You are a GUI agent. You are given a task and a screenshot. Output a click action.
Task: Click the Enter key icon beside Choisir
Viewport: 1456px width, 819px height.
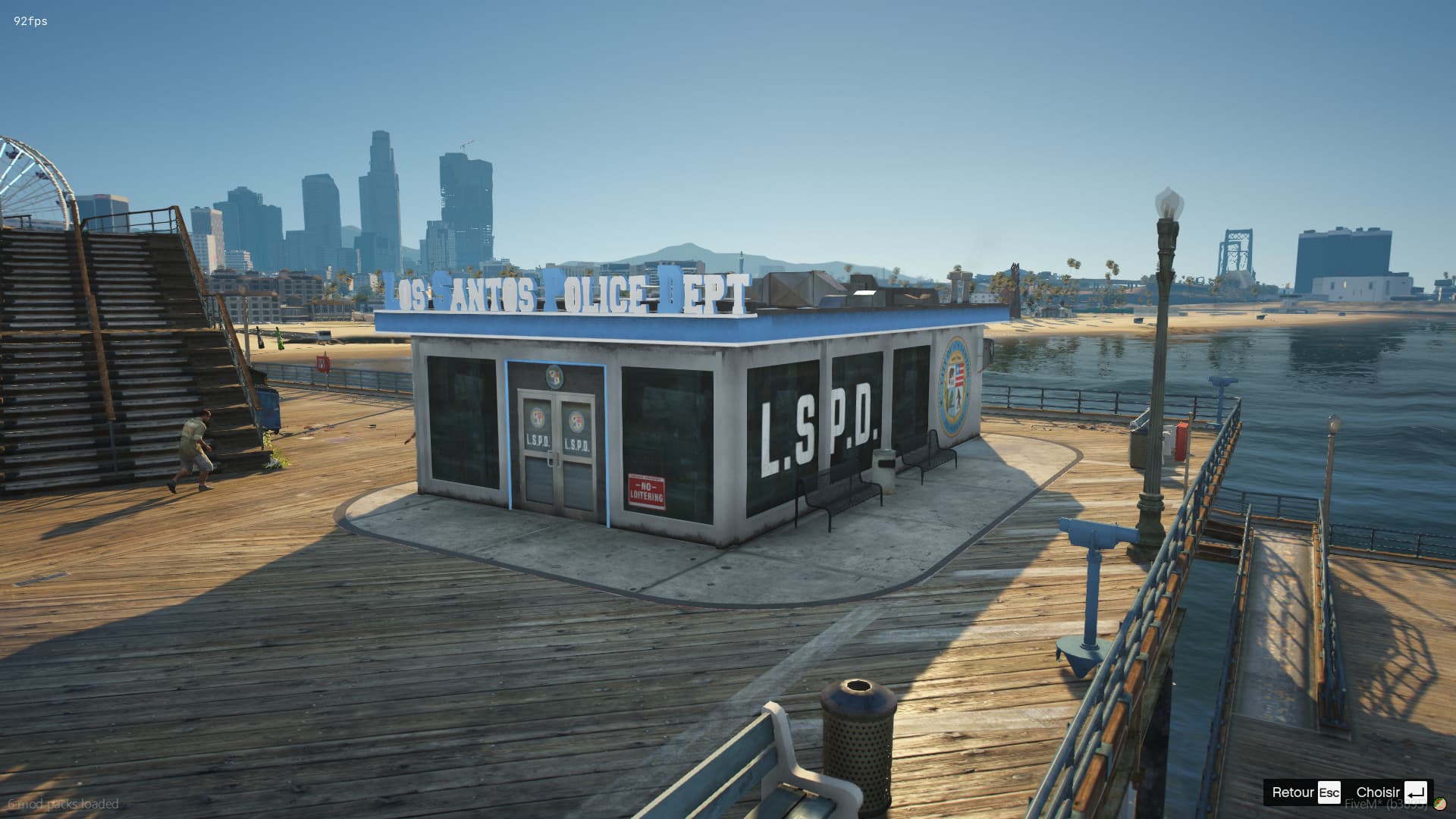pyautogui.click(x=1415, y=792)
